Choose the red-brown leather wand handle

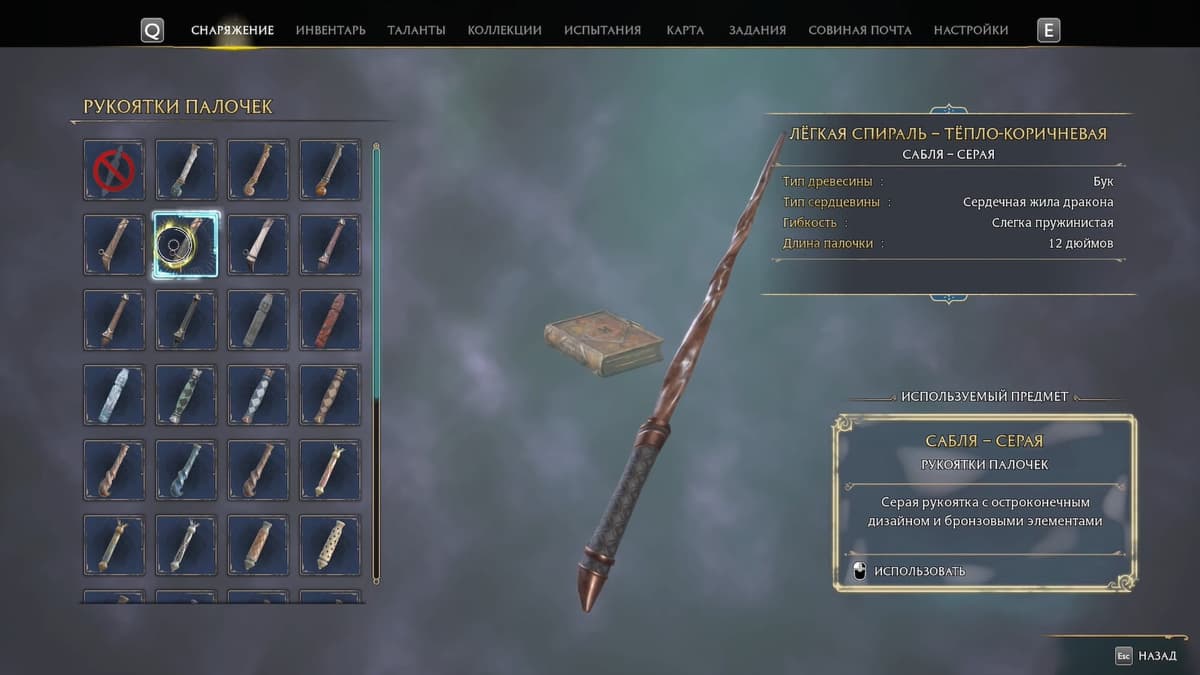click(330, 320)
